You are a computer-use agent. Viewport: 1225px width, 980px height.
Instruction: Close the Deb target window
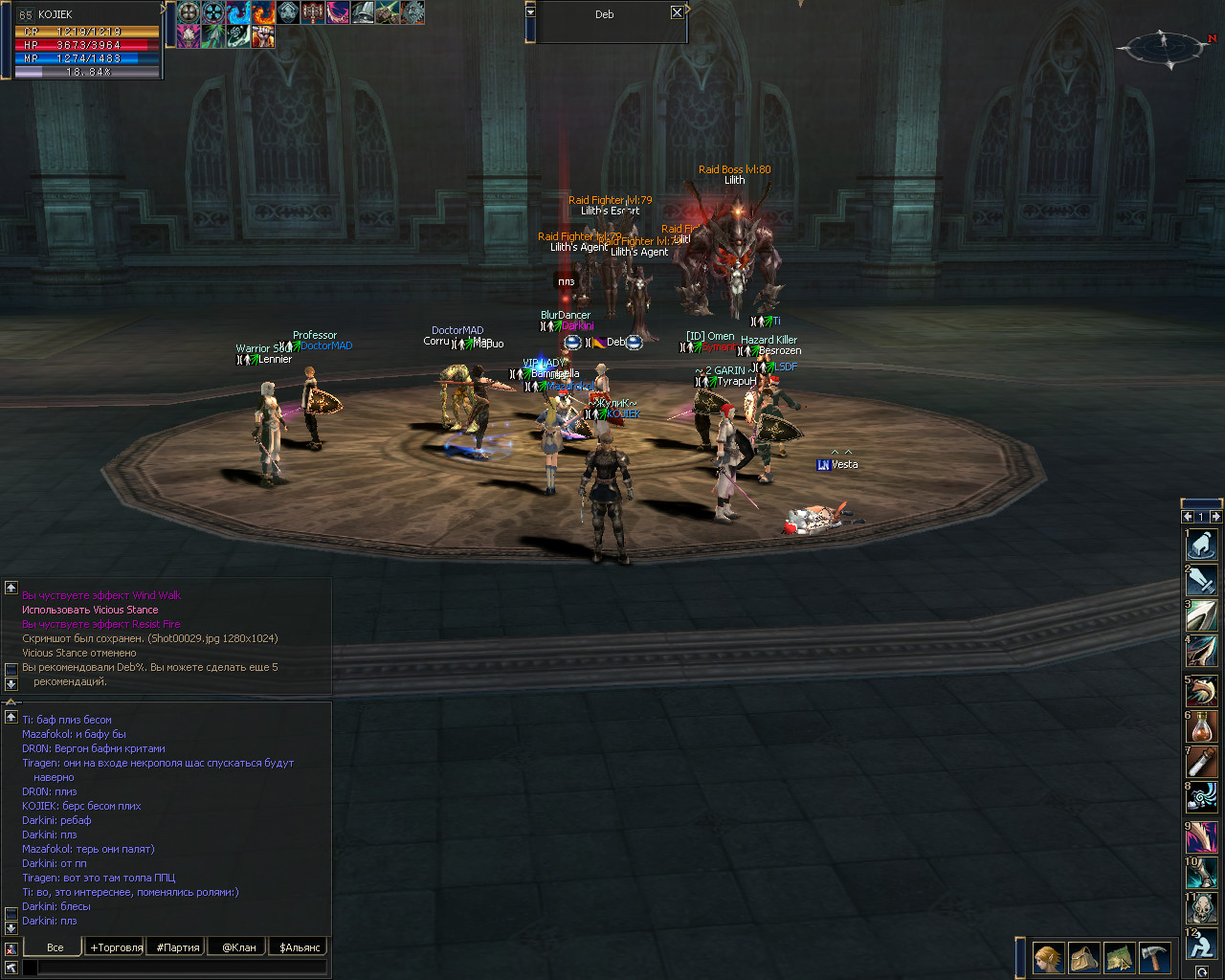coord(677,12)
